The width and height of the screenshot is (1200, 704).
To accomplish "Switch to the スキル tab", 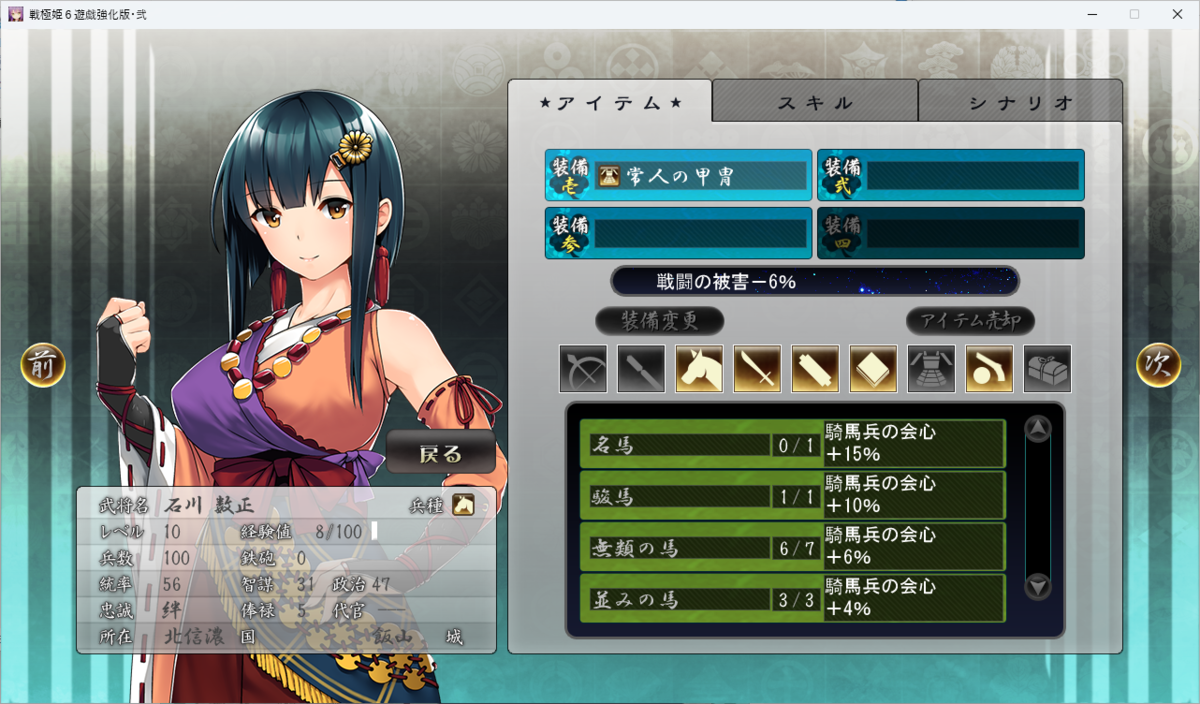I will click(815, 102).
